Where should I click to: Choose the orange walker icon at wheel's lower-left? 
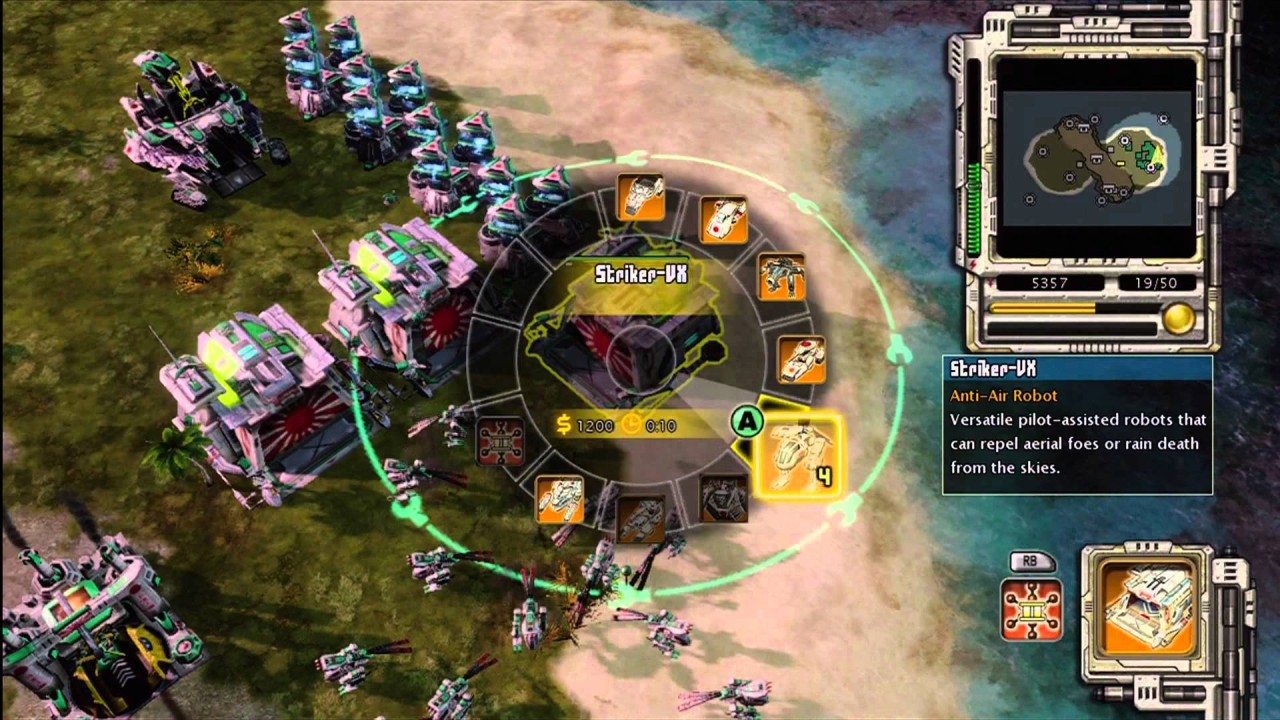(560, 498)
